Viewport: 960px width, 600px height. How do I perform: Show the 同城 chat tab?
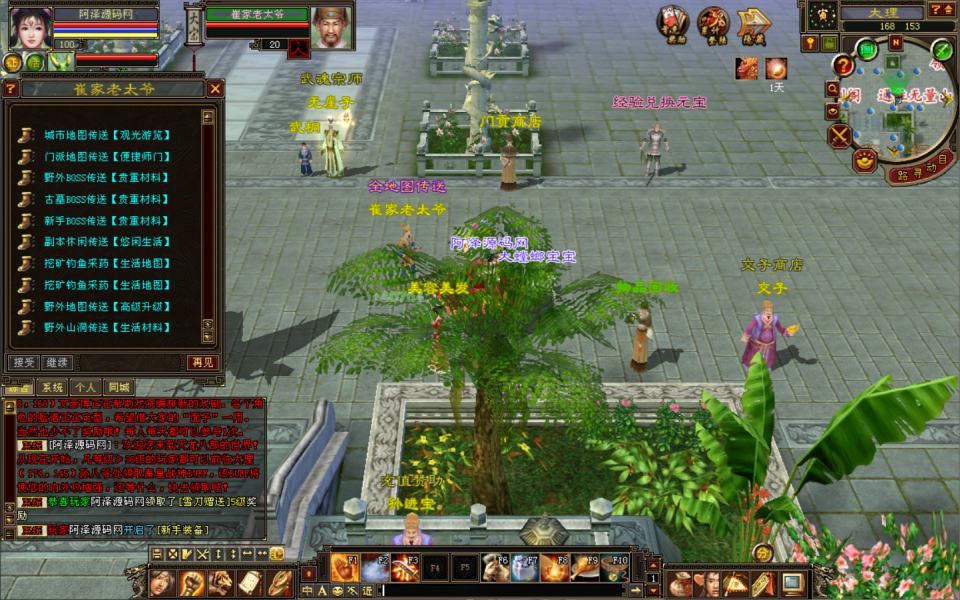pos(118,387)
